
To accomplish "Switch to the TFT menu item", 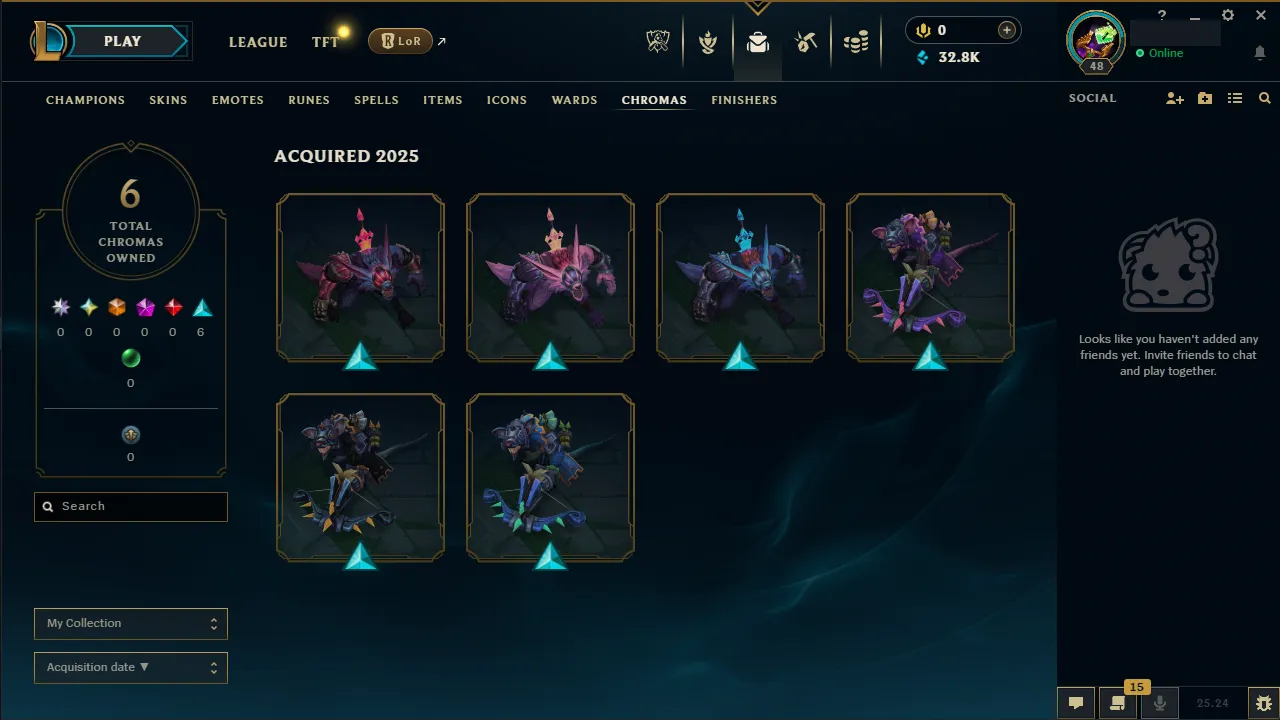I will (325, 42).
